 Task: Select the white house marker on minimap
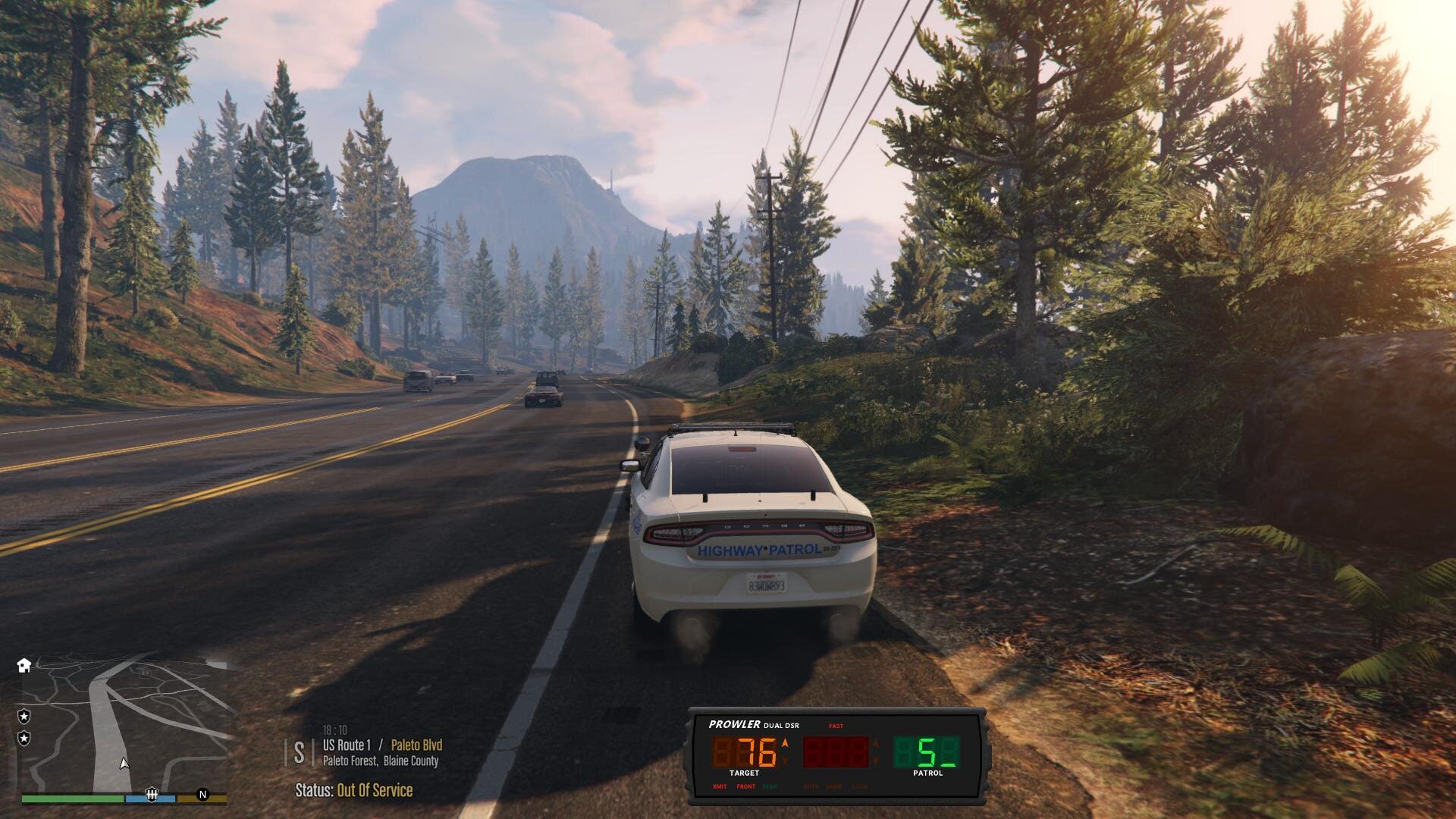click(24, 665)
